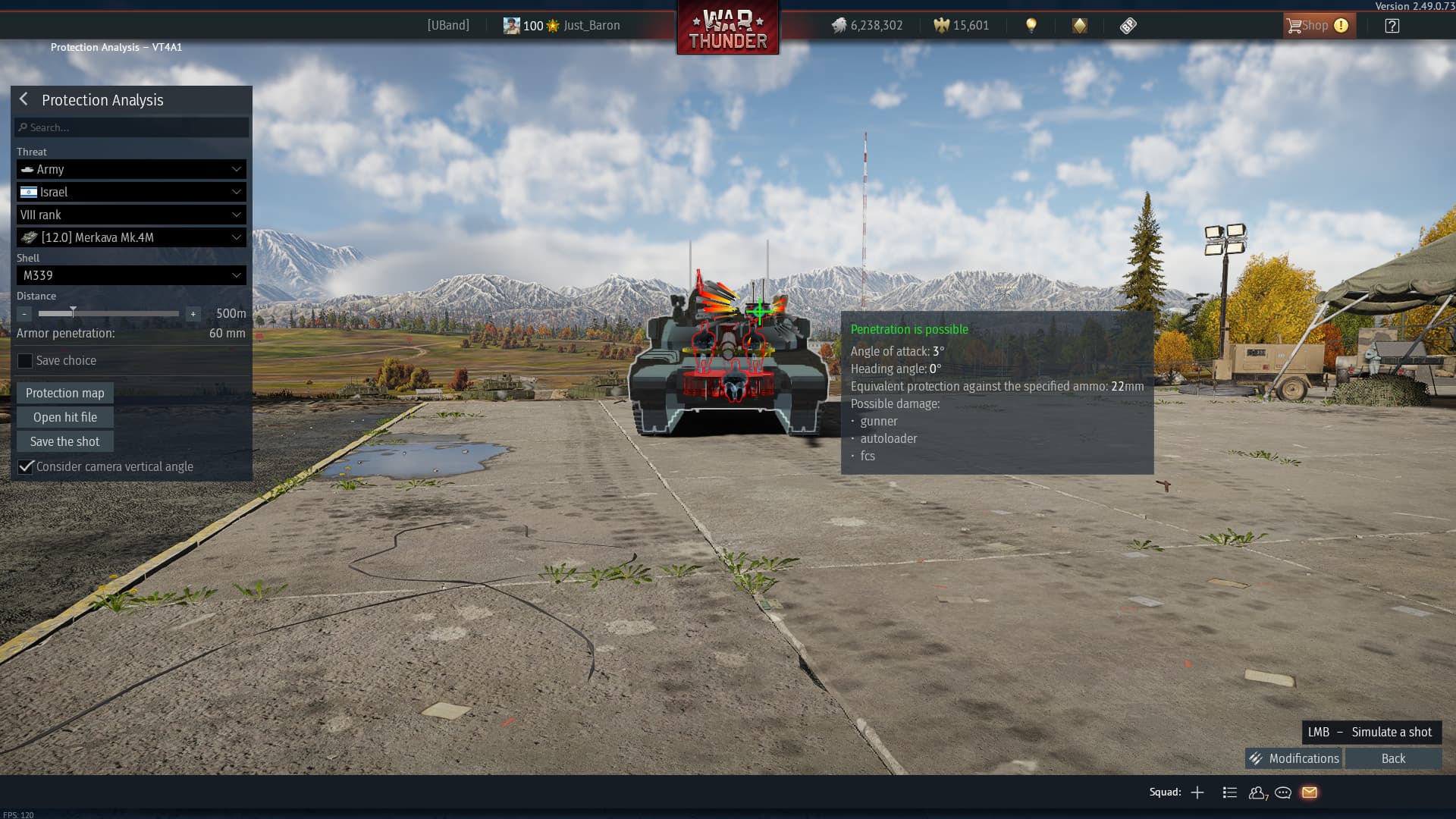The width and height of the screenshot is (1456, 819).
Task: Go back using the Protection Analysis arrow
Action: pyautogui.click(x=24, y=99)
